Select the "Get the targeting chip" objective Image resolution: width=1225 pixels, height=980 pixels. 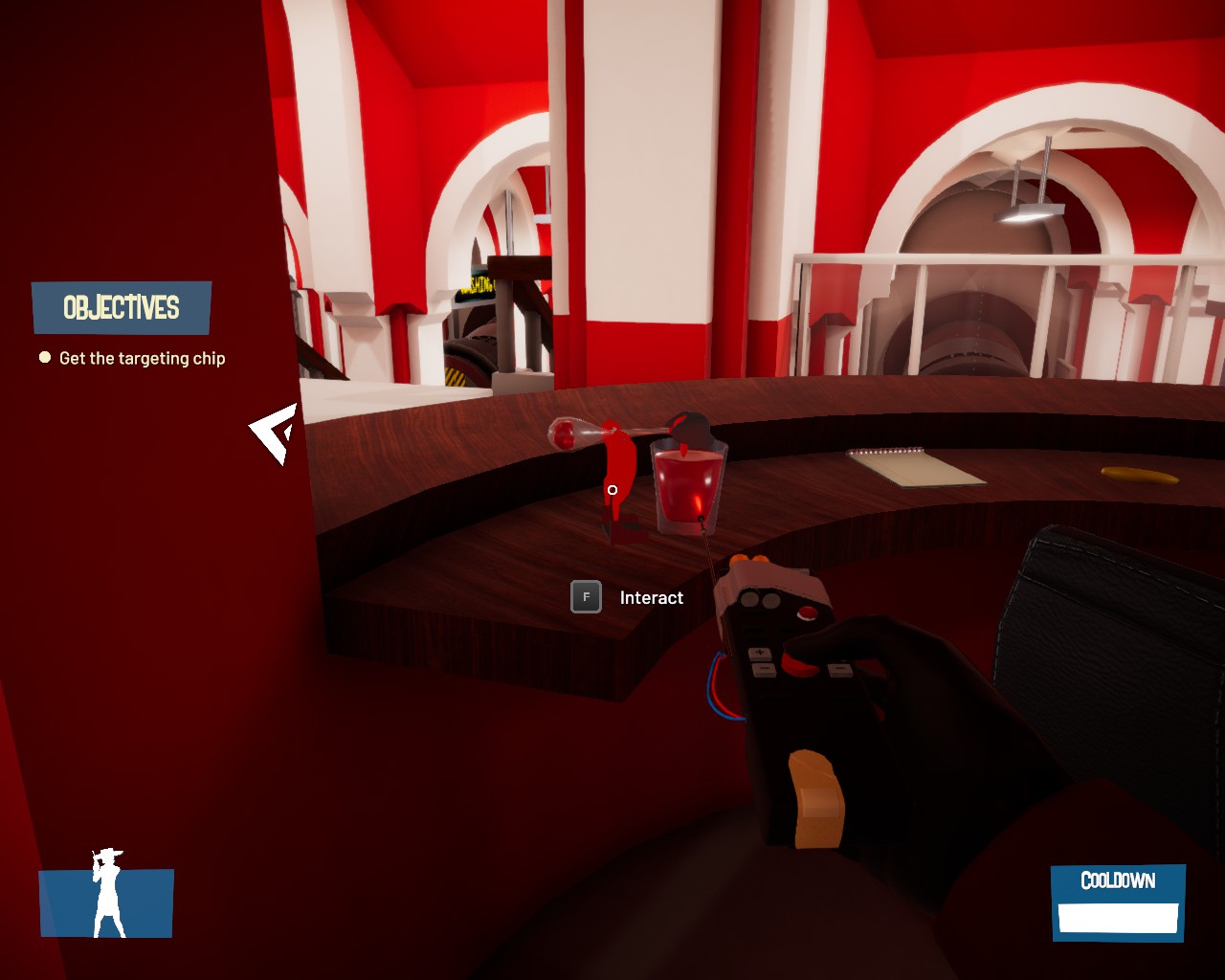[142, 358]
